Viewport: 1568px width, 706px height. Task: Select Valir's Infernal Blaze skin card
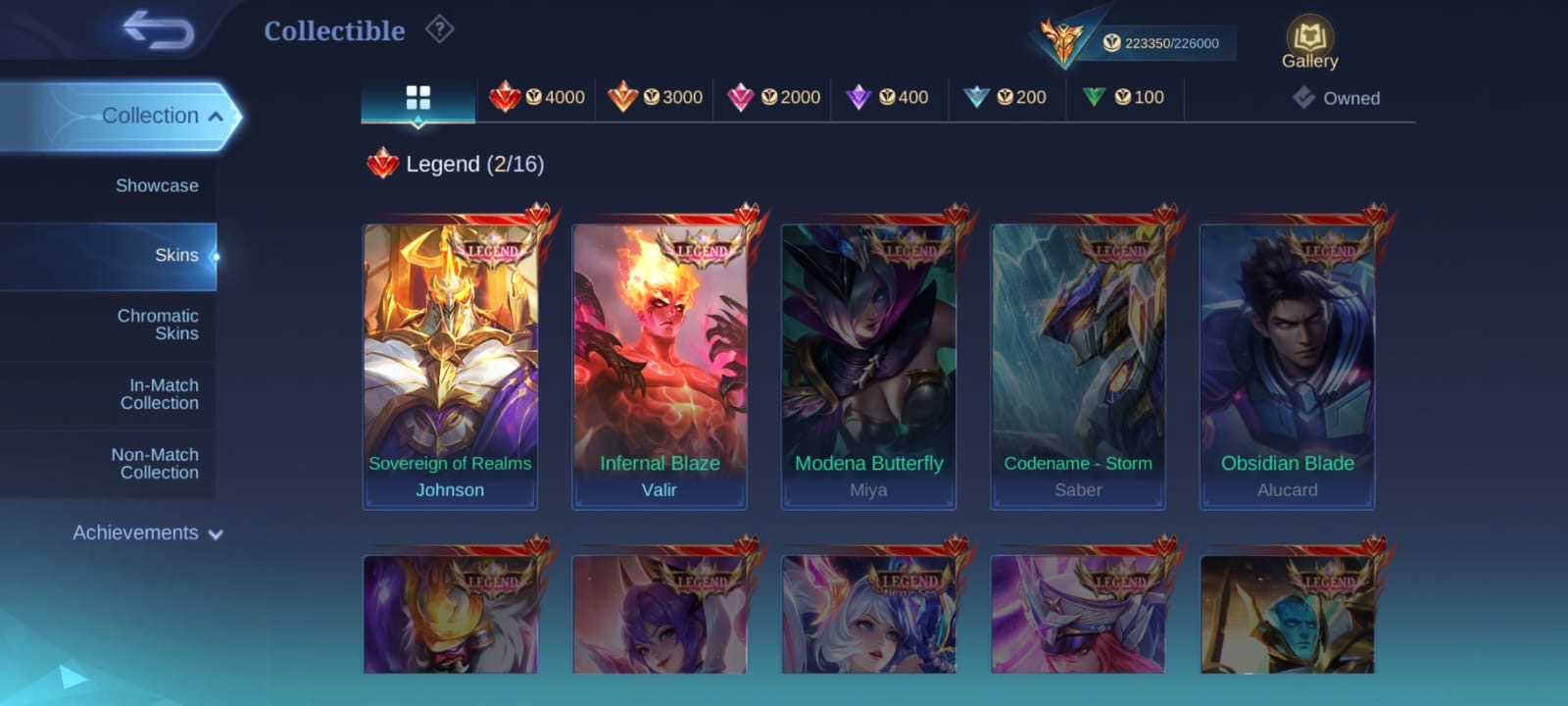pyautogui.click(x=660, y=366)
